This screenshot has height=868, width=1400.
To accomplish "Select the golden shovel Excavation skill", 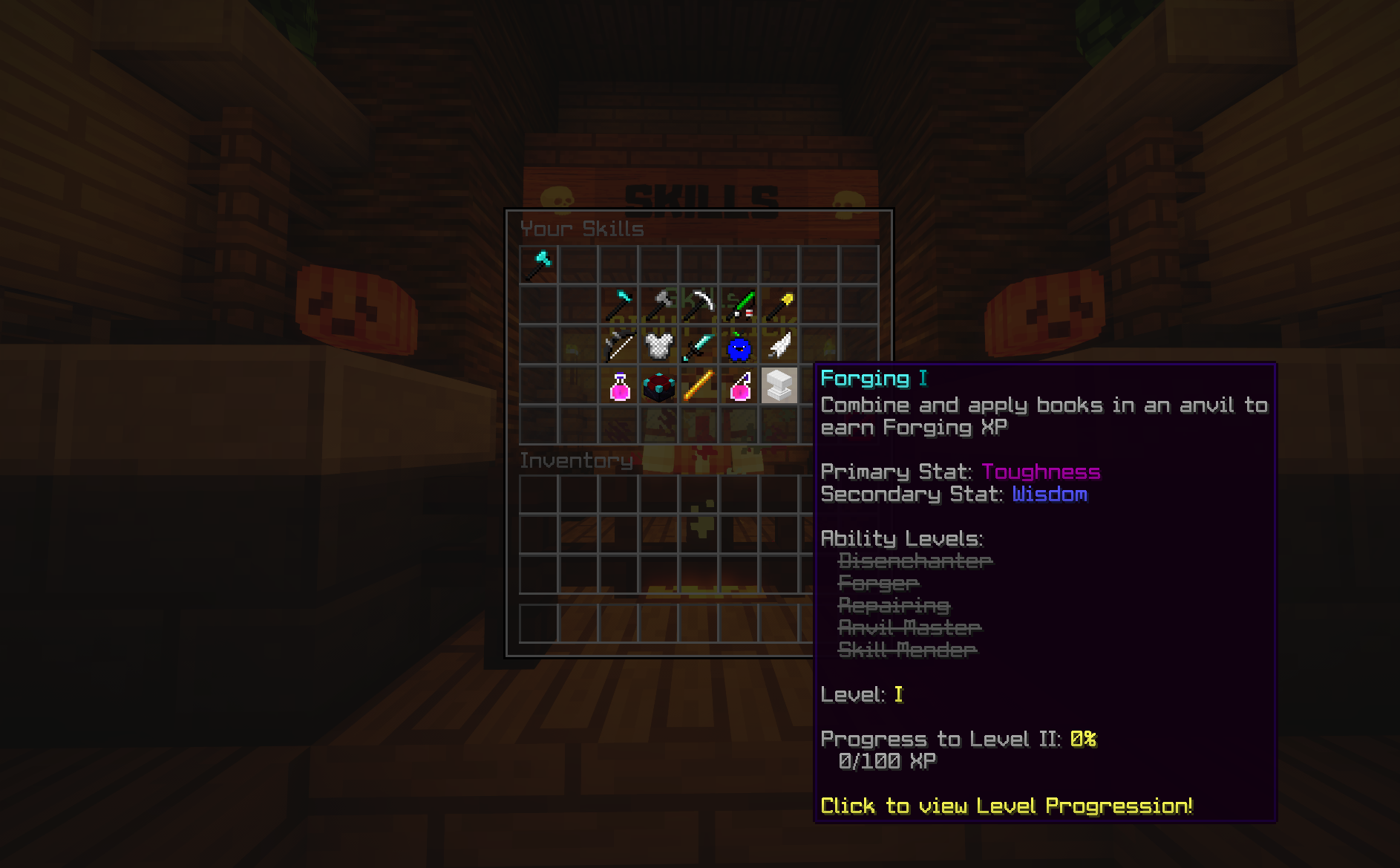I will (x=780, y=304).
